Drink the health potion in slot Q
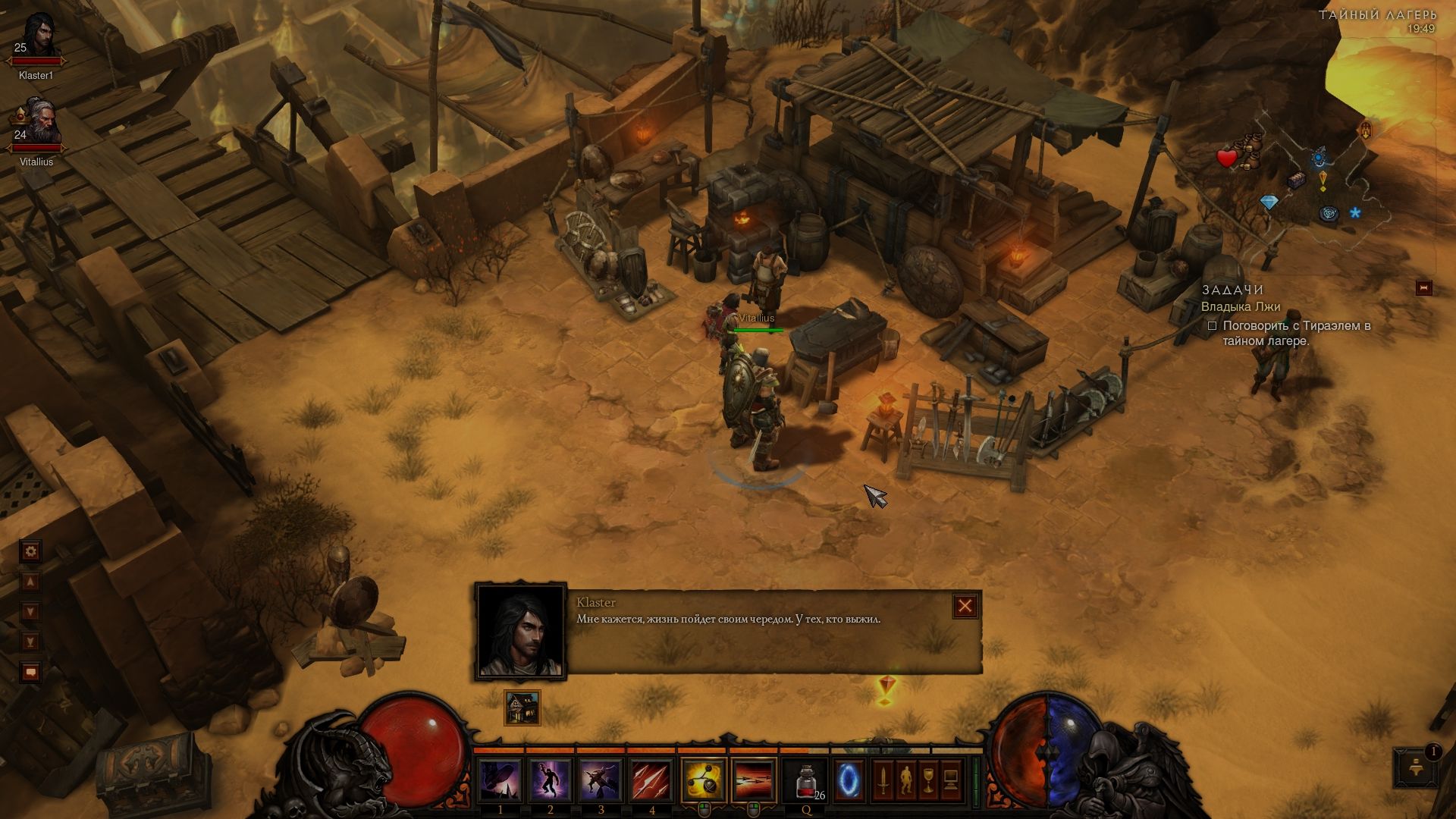This screenshot has width=1456, height=819. 806,780
